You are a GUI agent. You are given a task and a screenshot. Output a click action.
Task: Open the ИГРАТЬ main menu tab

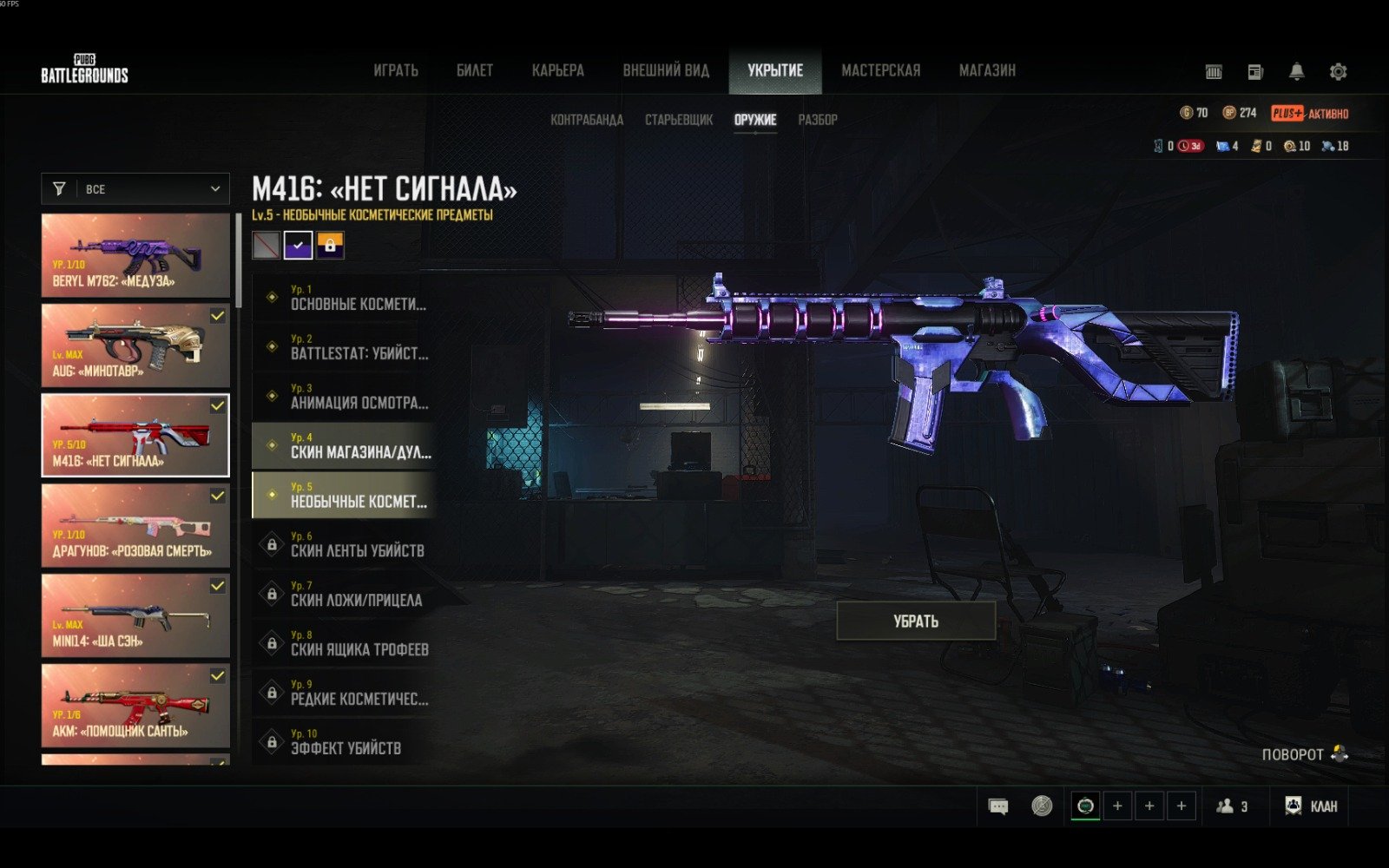click(396, 70)
